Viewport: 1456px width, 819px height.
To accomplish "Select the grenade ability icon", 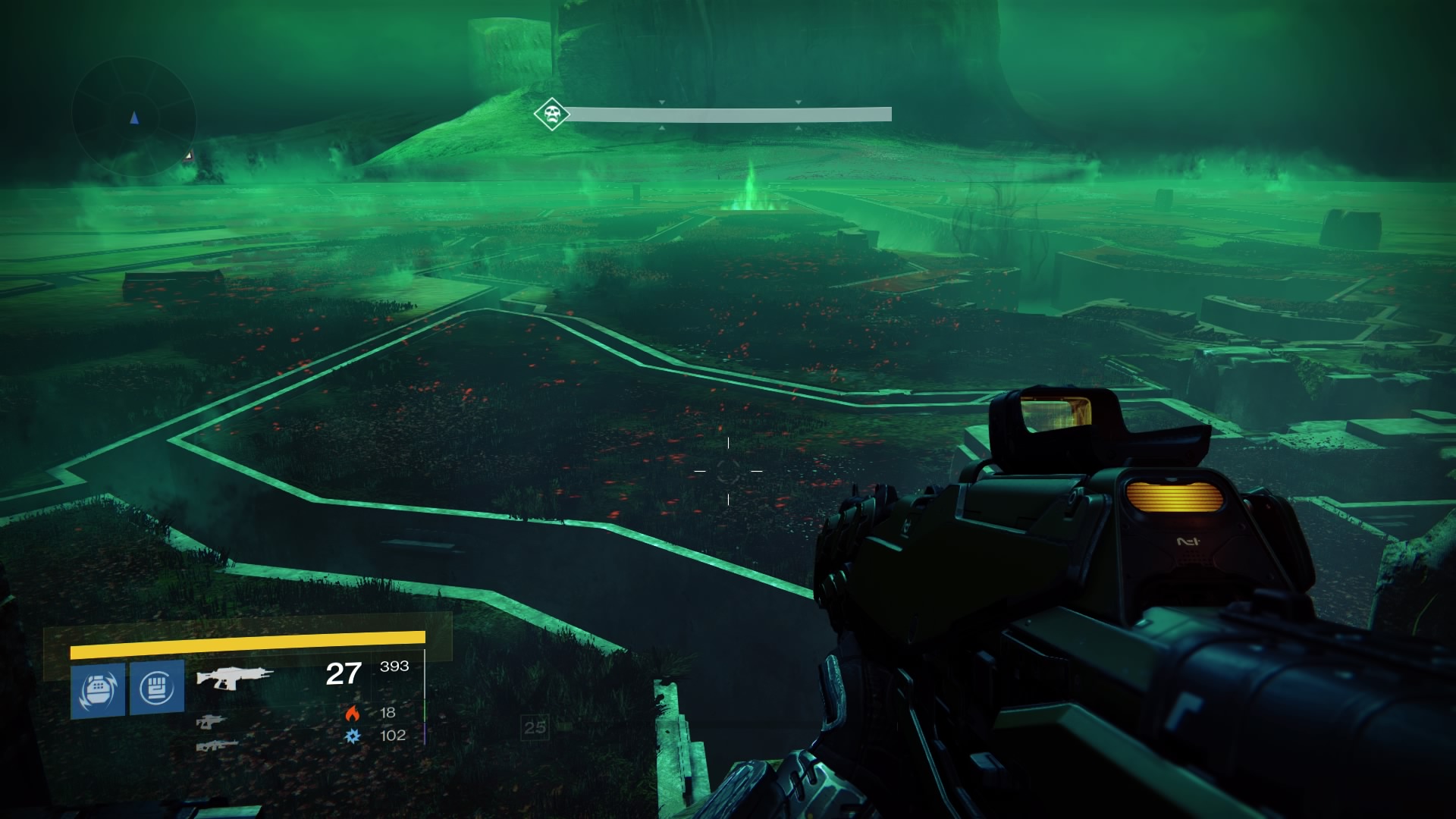I will (x=98, y=690).
